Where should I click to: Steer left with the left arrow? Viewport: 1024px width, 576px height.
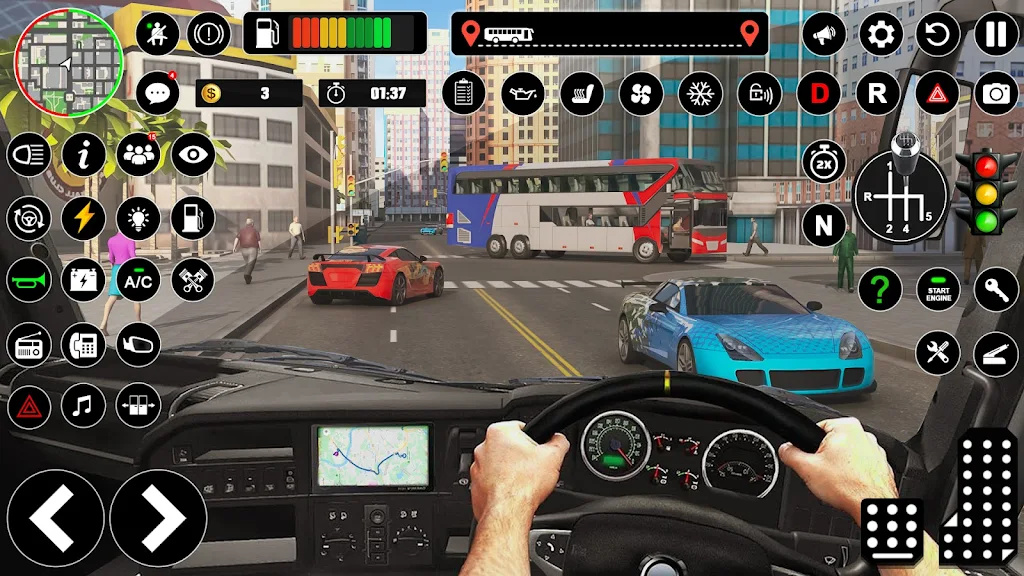click(x=51, y=518)
